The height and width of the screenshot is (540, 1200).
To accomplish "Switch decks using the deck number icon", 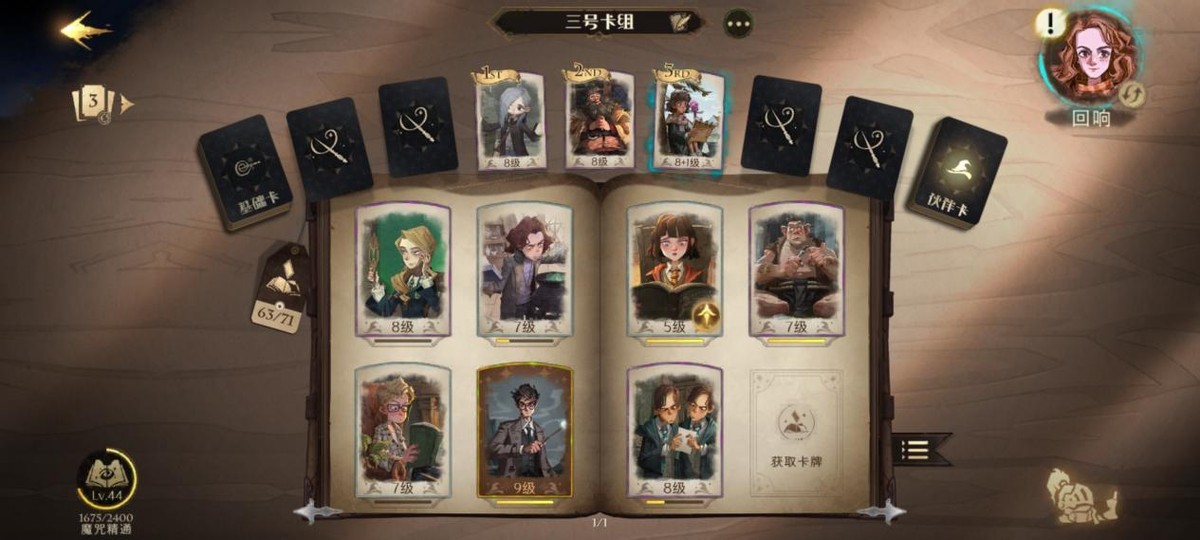I will (x=96, y=103).
